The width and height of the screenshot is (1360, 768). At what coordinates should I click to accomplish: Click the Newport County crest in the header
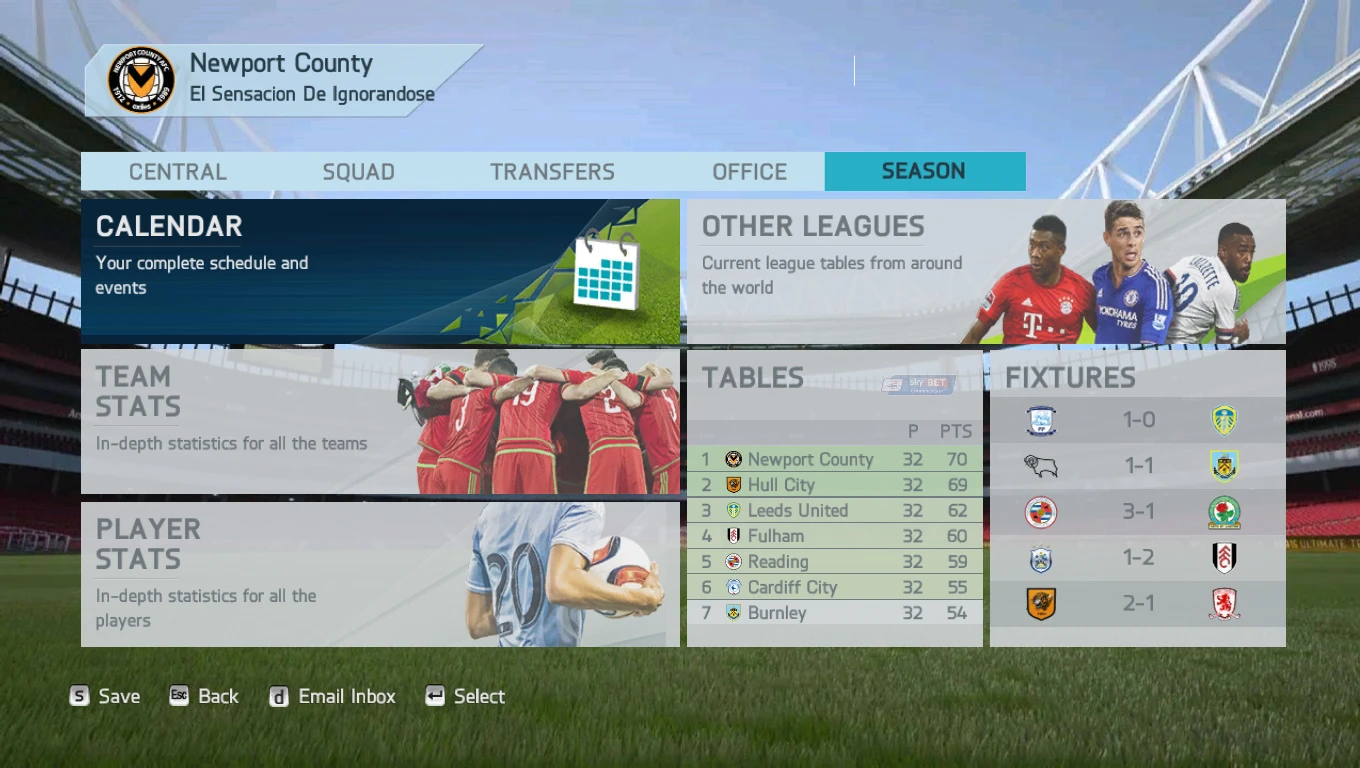click(140, 80)
